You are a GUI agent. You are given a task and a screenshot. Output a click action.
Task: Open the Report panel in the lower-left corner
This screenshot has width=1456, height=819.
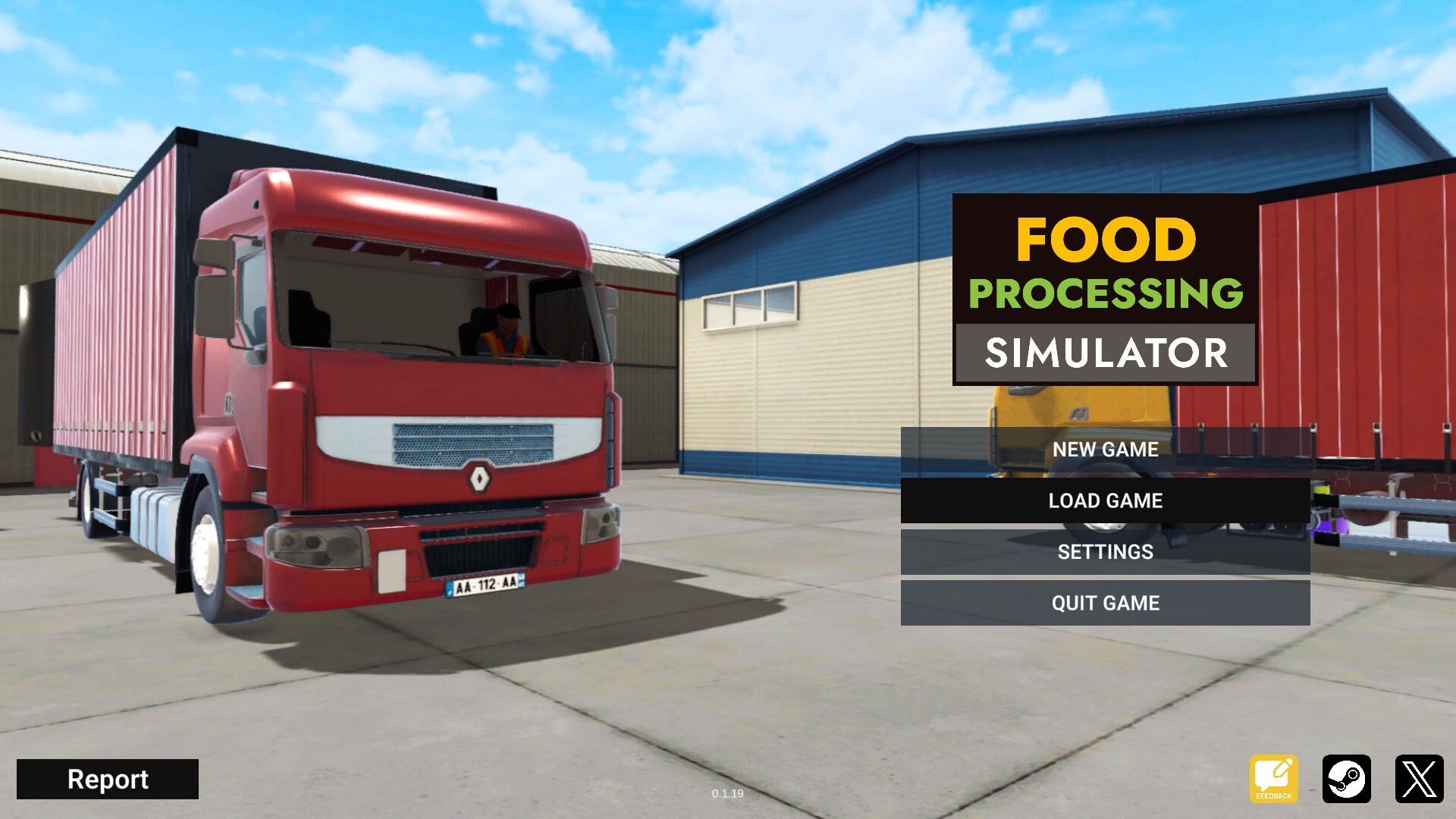(x=108, y=780)
